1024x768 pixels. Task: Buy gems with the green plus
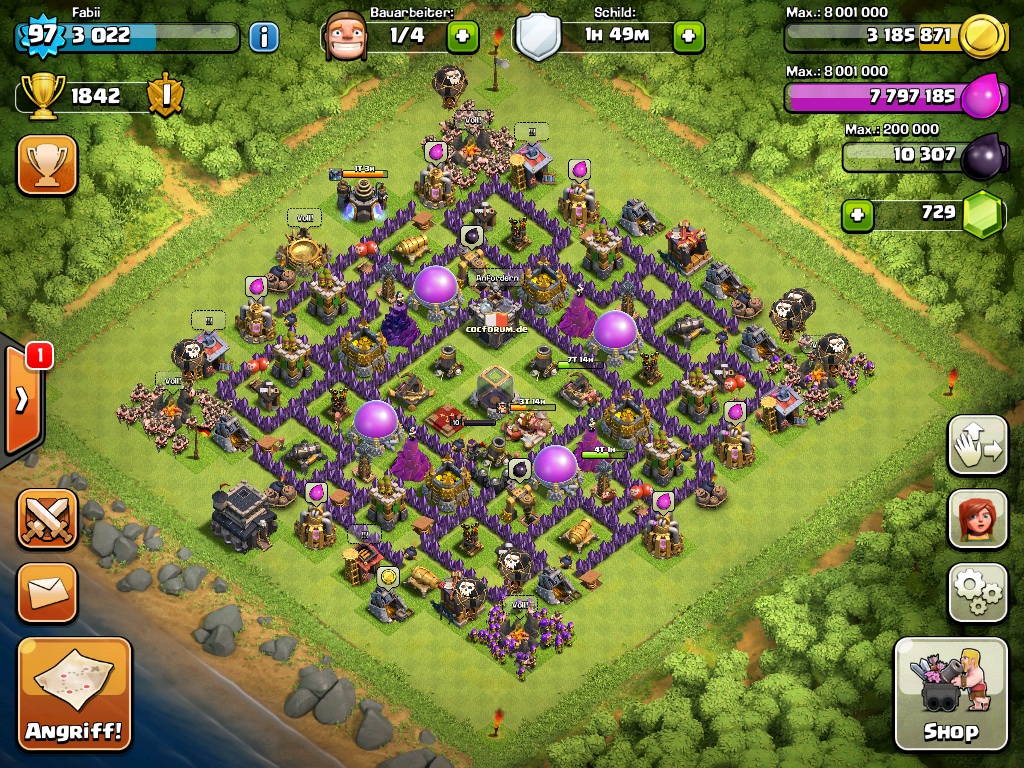coord(856,214)
